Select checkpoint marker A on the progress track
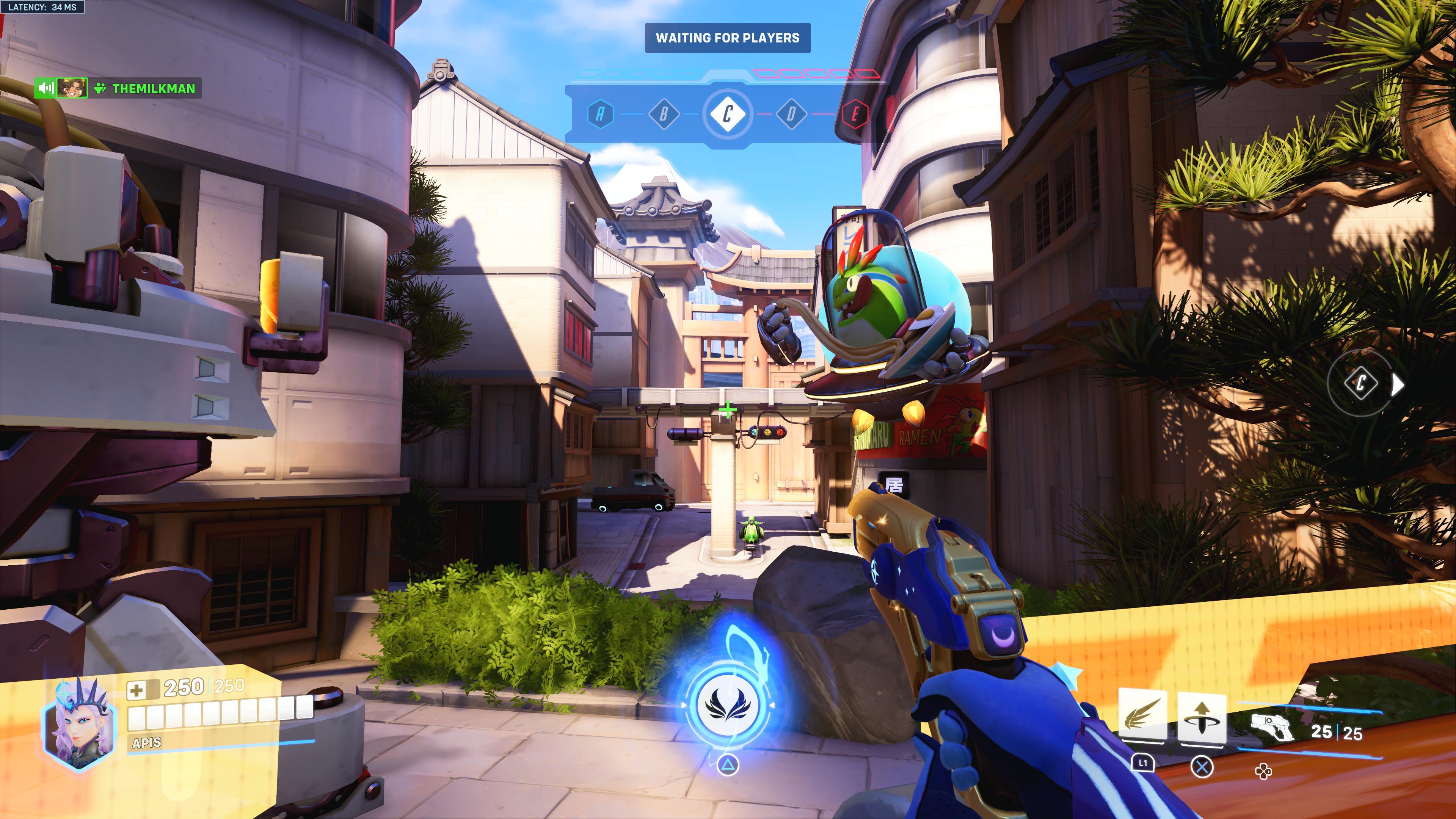Viewport: 1456px width, 819px height. [600, 114]
